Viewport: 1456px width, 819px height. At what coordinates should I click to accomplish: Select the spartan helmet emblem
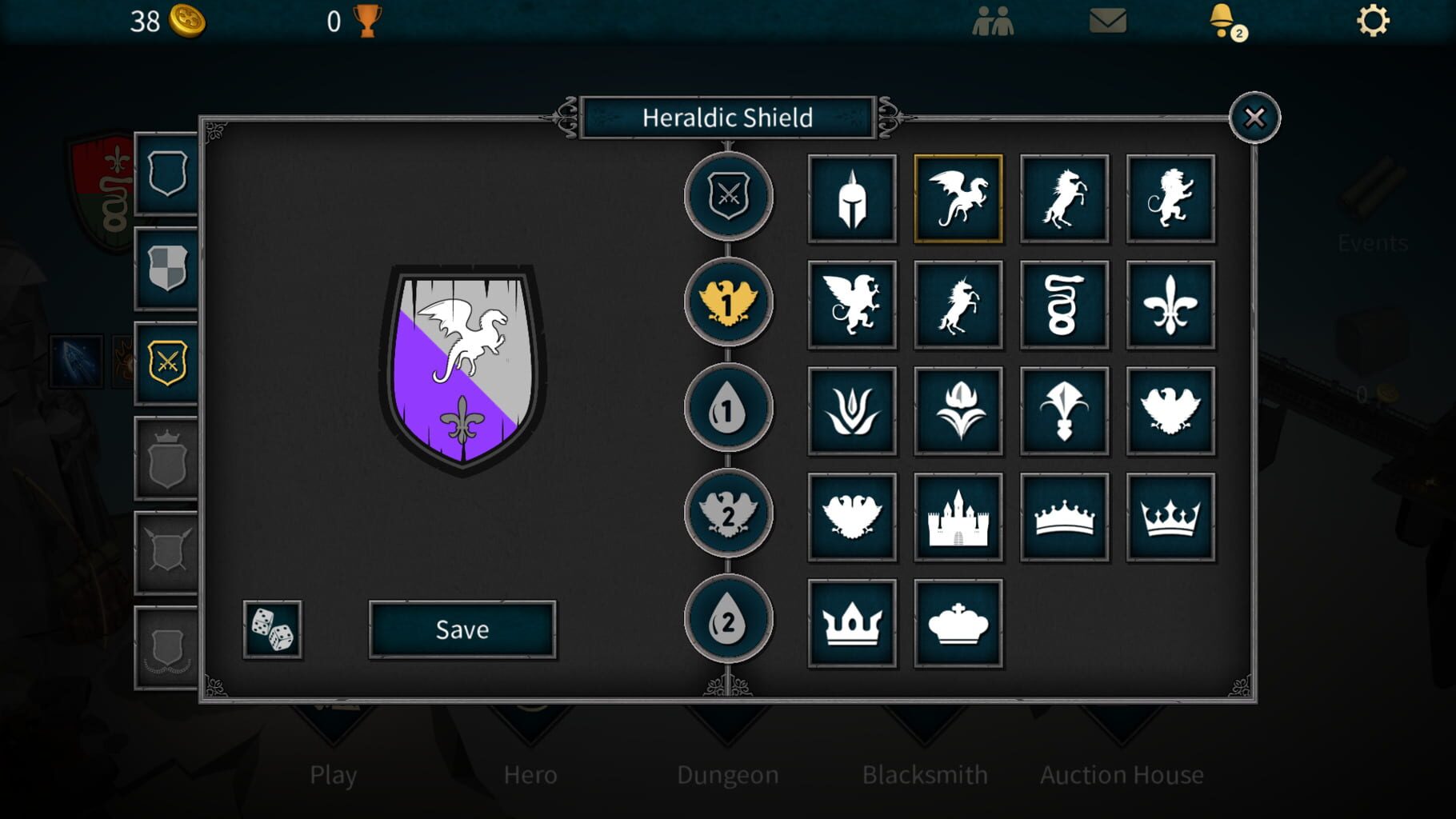point(852,200)
